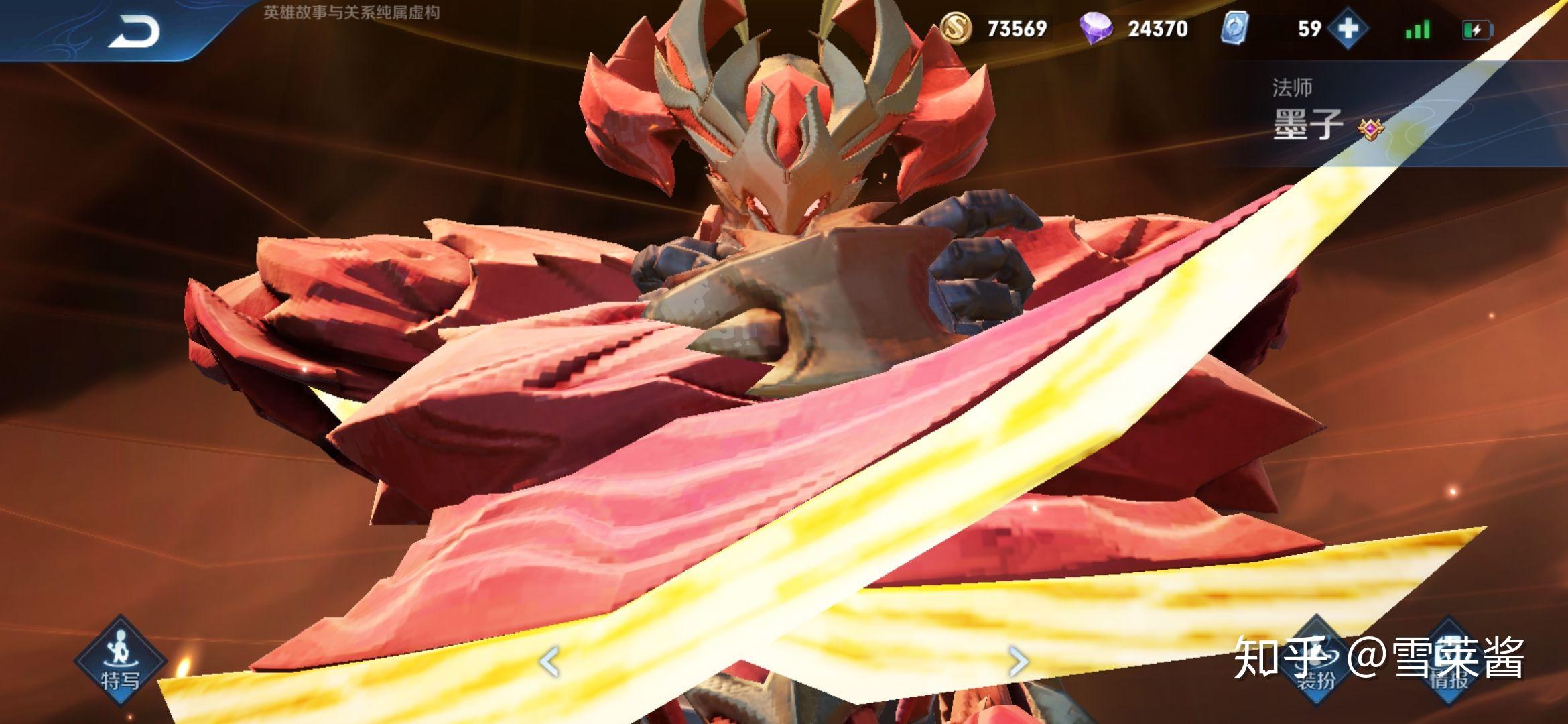Tap the mastery badge beside 墨子
The width and height of the screenshot is (1568, 724).
pos(1371,127)
